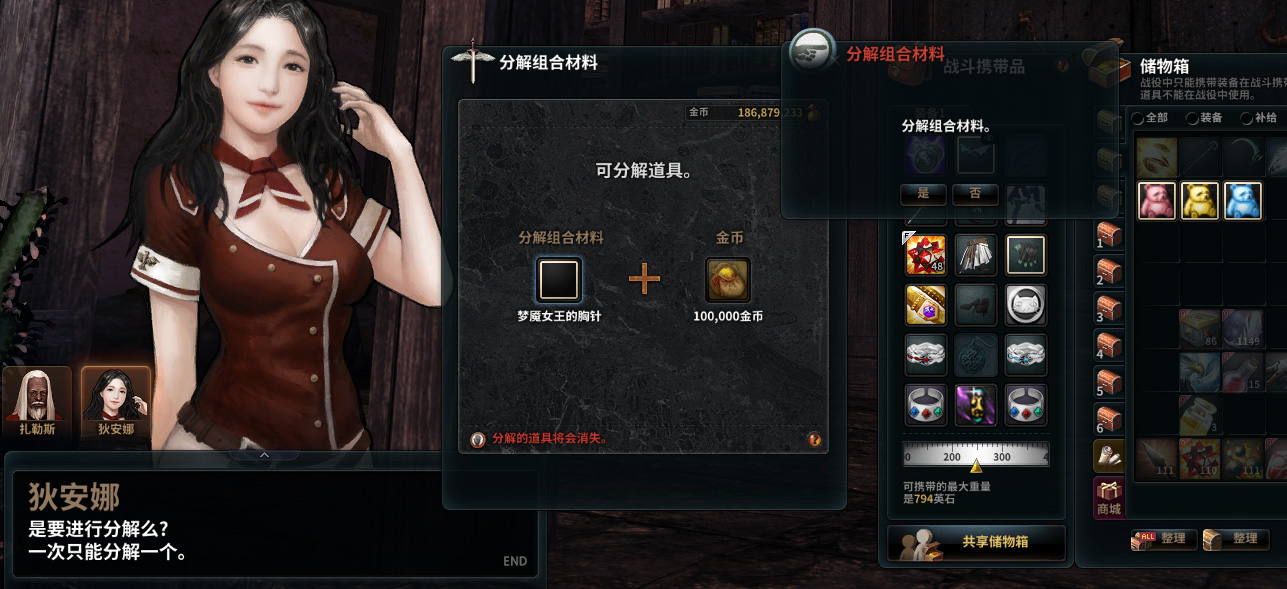The width and height of the screenshot is (1287, 589).
Task: Open help icon in decomposition panel
Action: pos(814,439)
